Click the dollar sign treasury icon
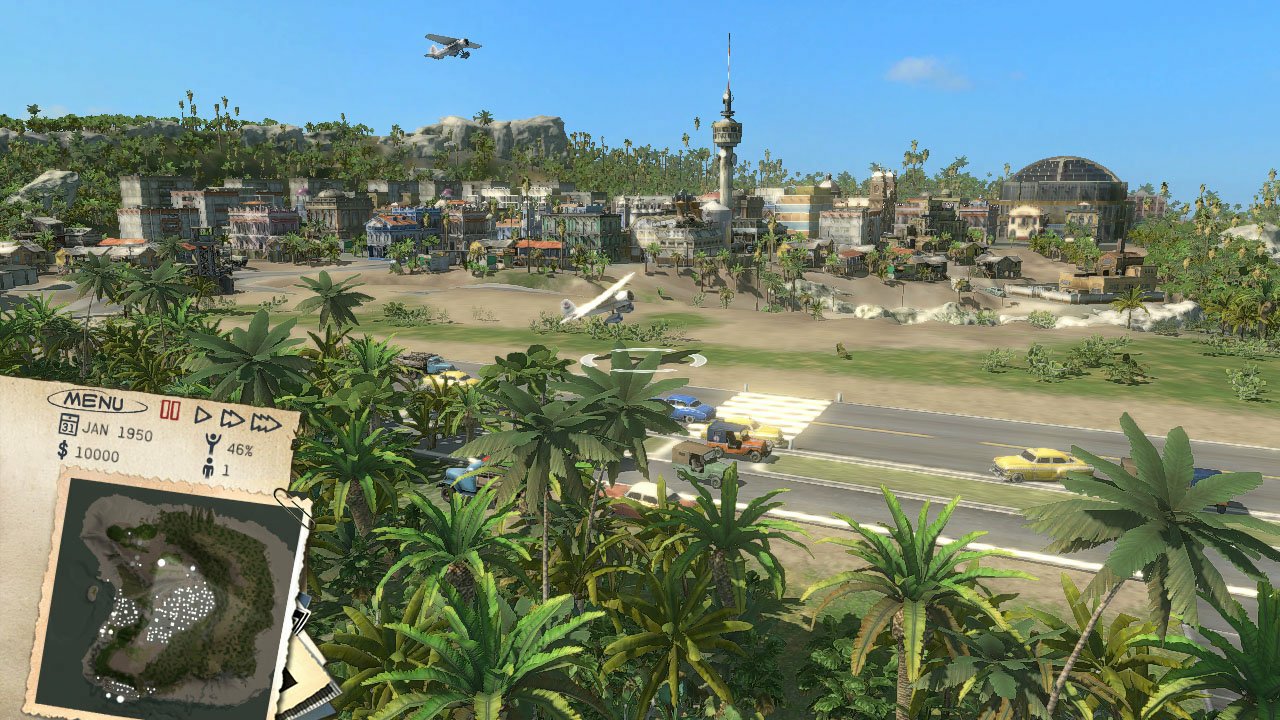The width and height of the screenshot is (1280, 720). pos(62,451)
